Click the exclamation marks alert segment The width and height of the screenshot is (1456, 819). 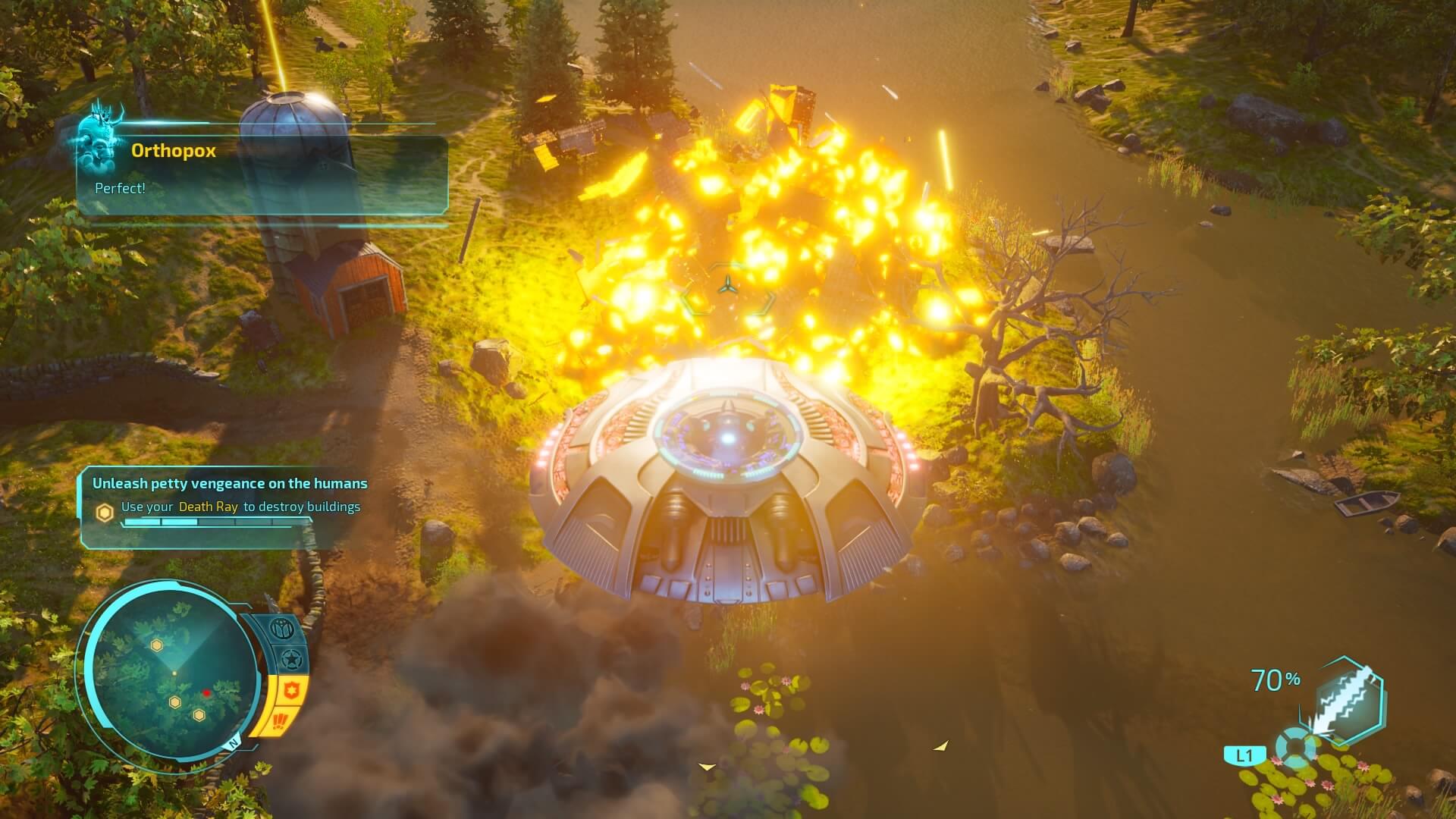281,721
